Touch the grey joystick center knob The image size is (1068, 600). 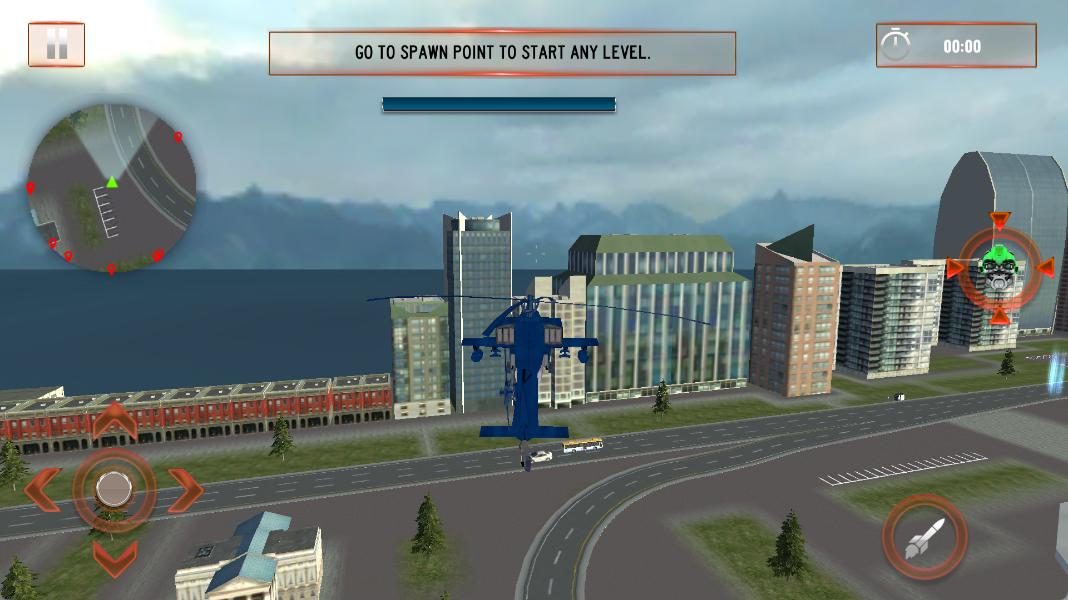(114, 489)
